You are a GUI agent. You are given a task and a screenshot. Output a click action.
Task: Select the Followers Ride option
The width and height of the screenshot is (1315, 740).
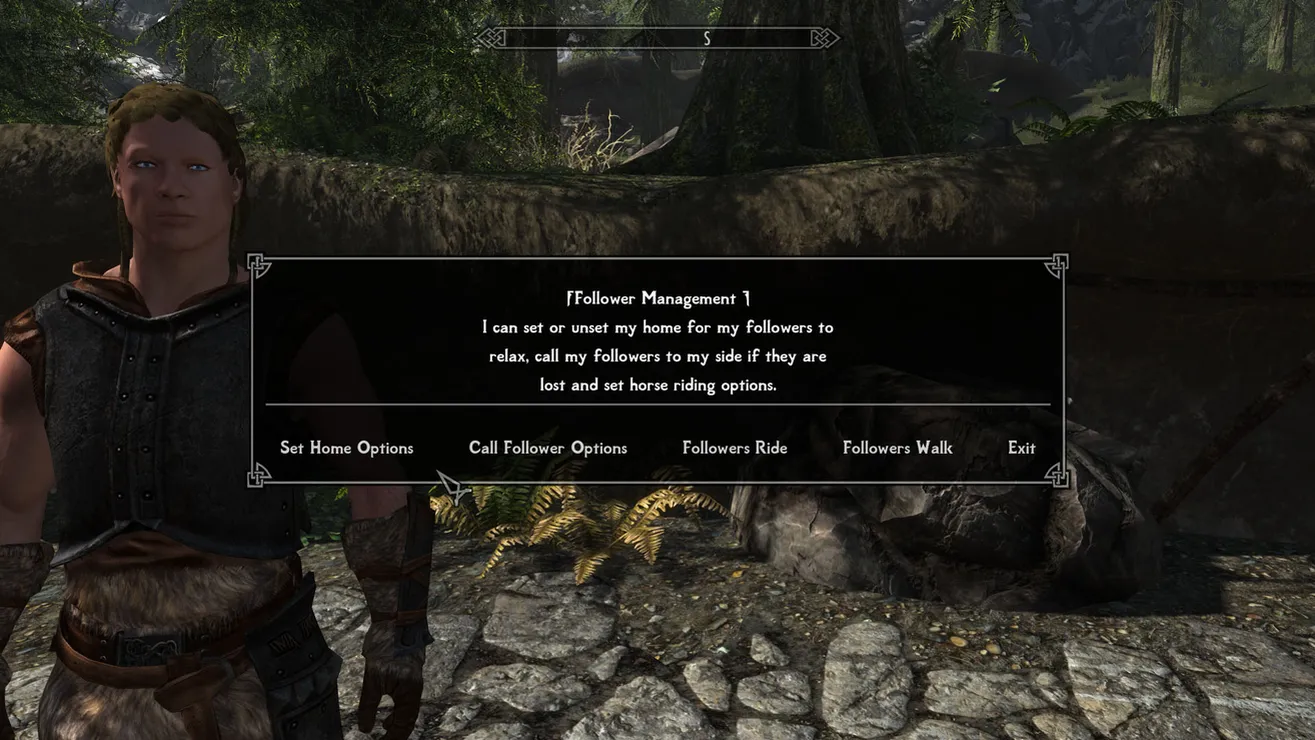tap(734, 448)
